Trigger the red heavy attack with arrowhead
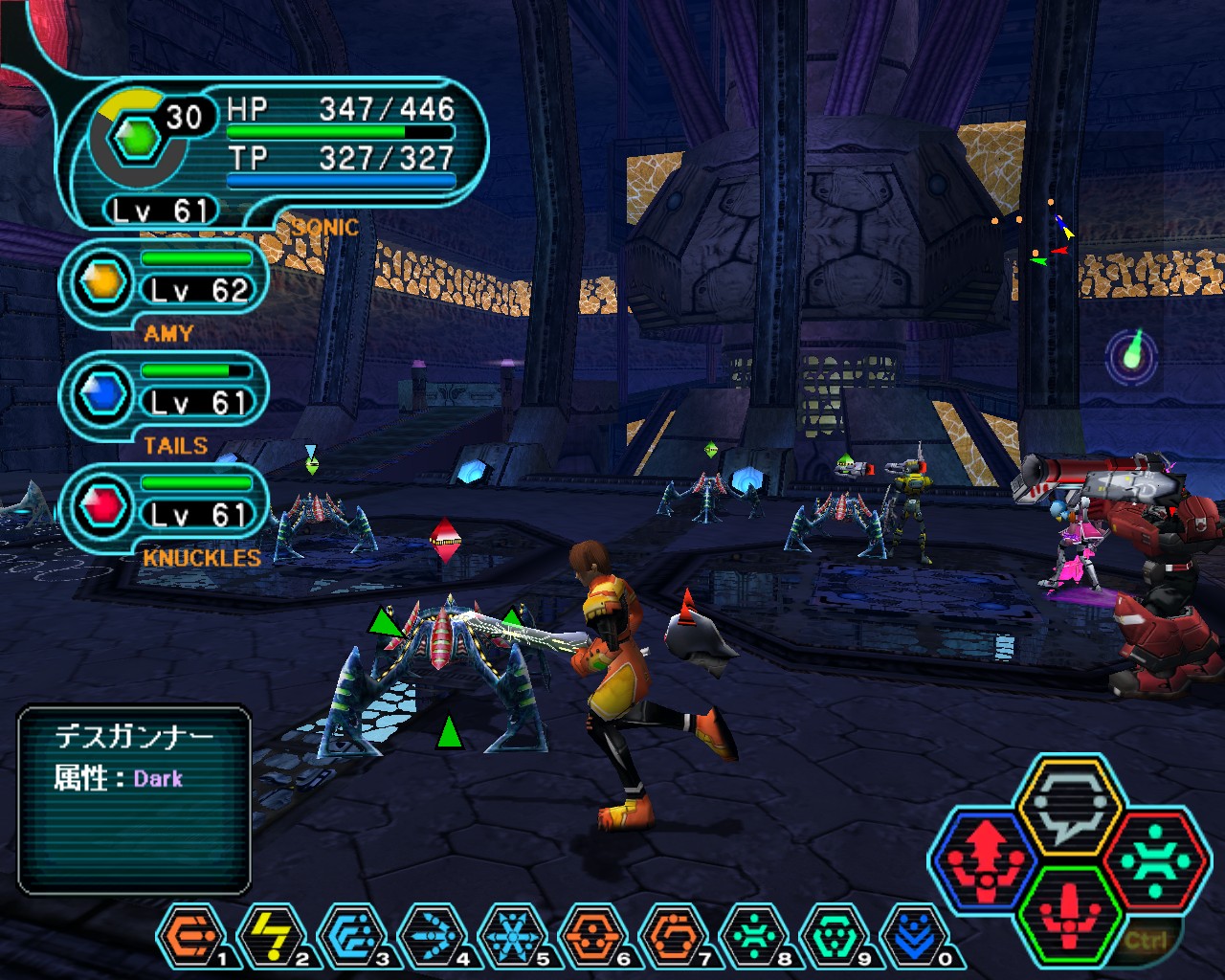 (x=987, y=858)
